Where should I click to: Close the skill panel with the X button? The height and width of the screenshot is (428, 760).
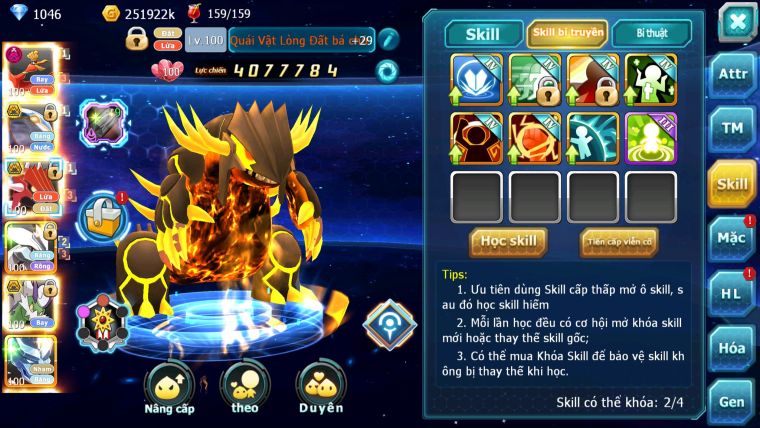737,21
